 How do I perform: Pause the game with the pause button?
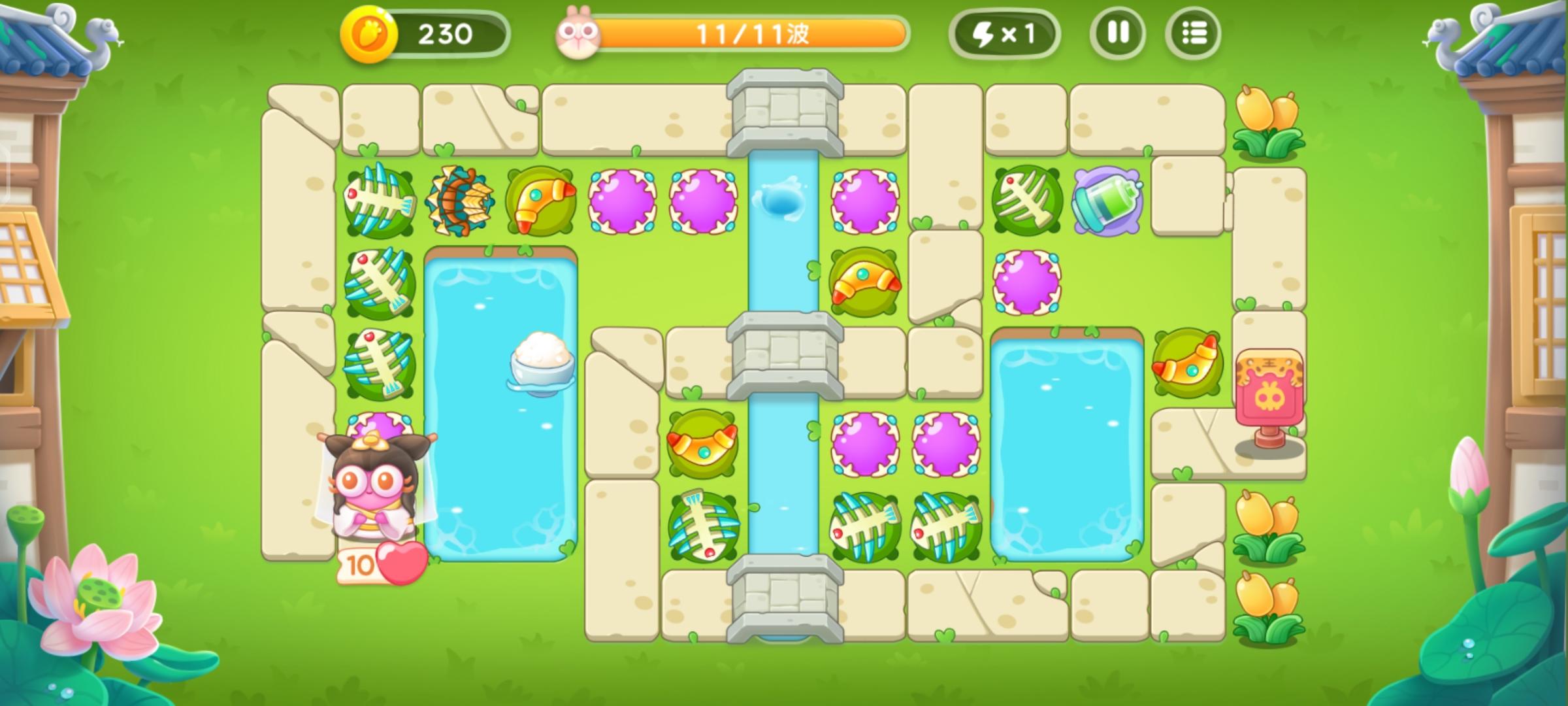coord(1119,33)
